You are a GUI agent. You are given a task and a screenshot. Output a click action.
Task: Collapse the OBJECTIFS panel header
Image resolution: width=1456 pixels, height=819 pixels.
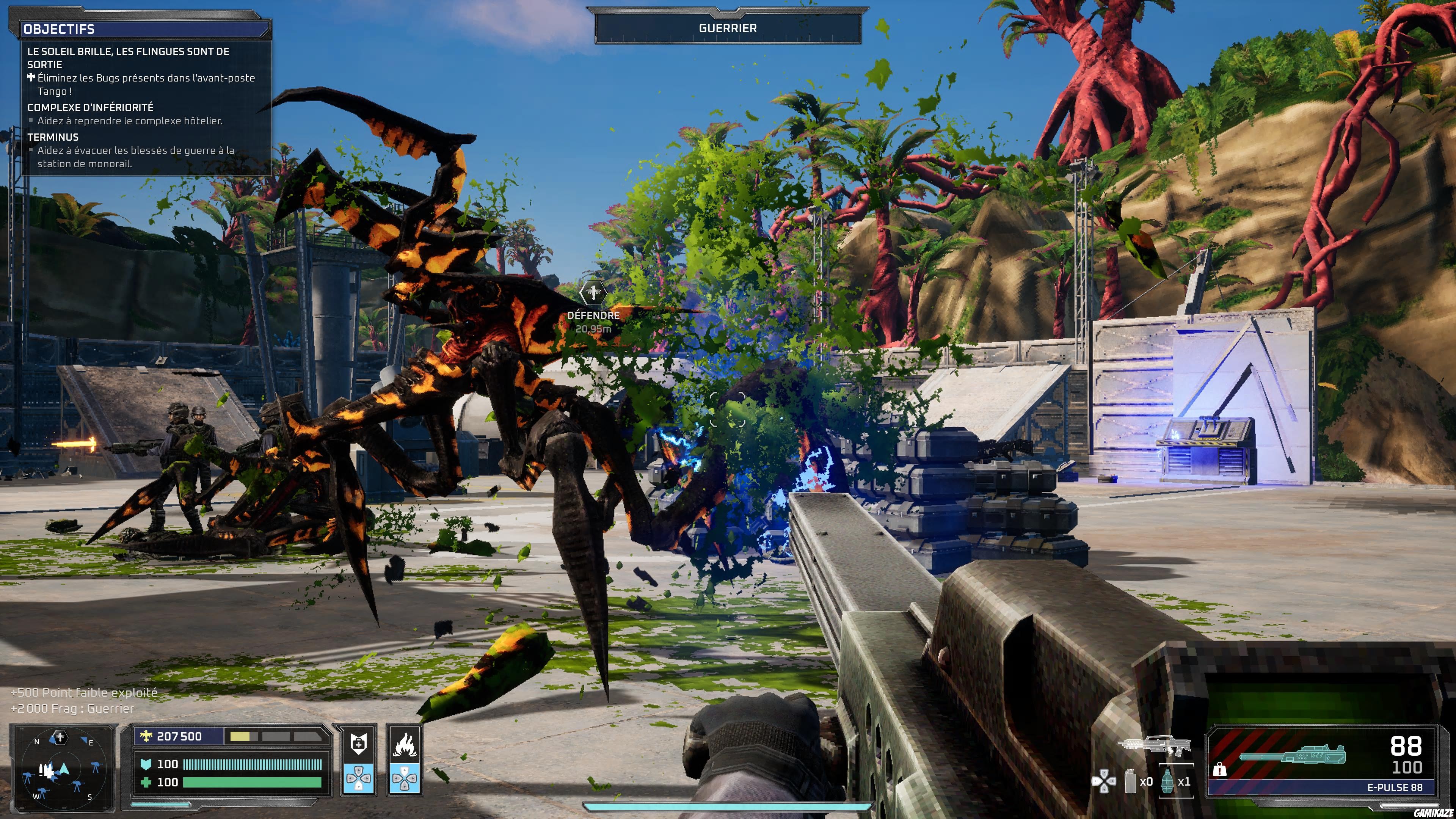[x=60, y=30]
